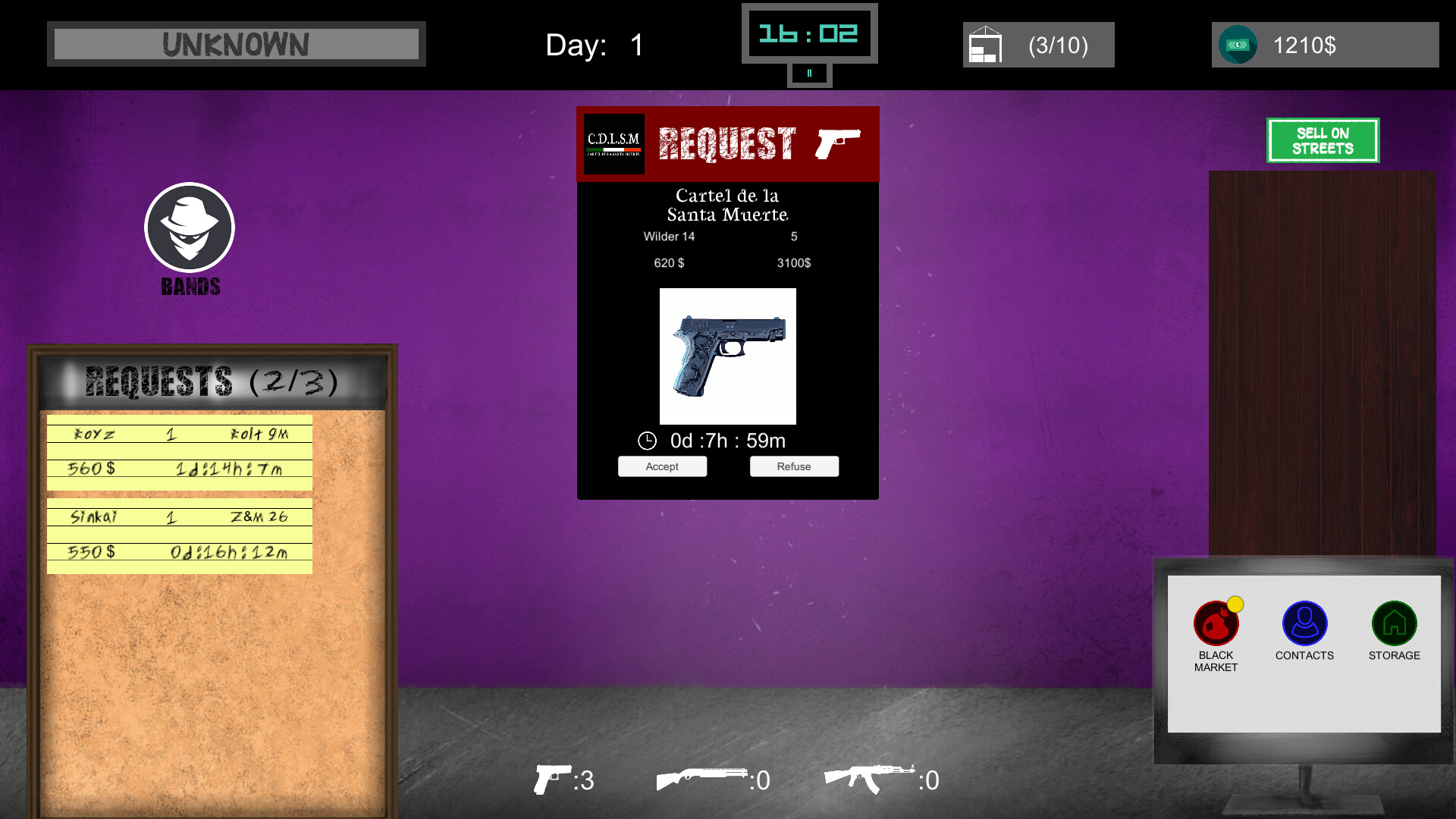Refuse the current weapon request
The height and width of the screenshot is (819, 1456).
794,466
